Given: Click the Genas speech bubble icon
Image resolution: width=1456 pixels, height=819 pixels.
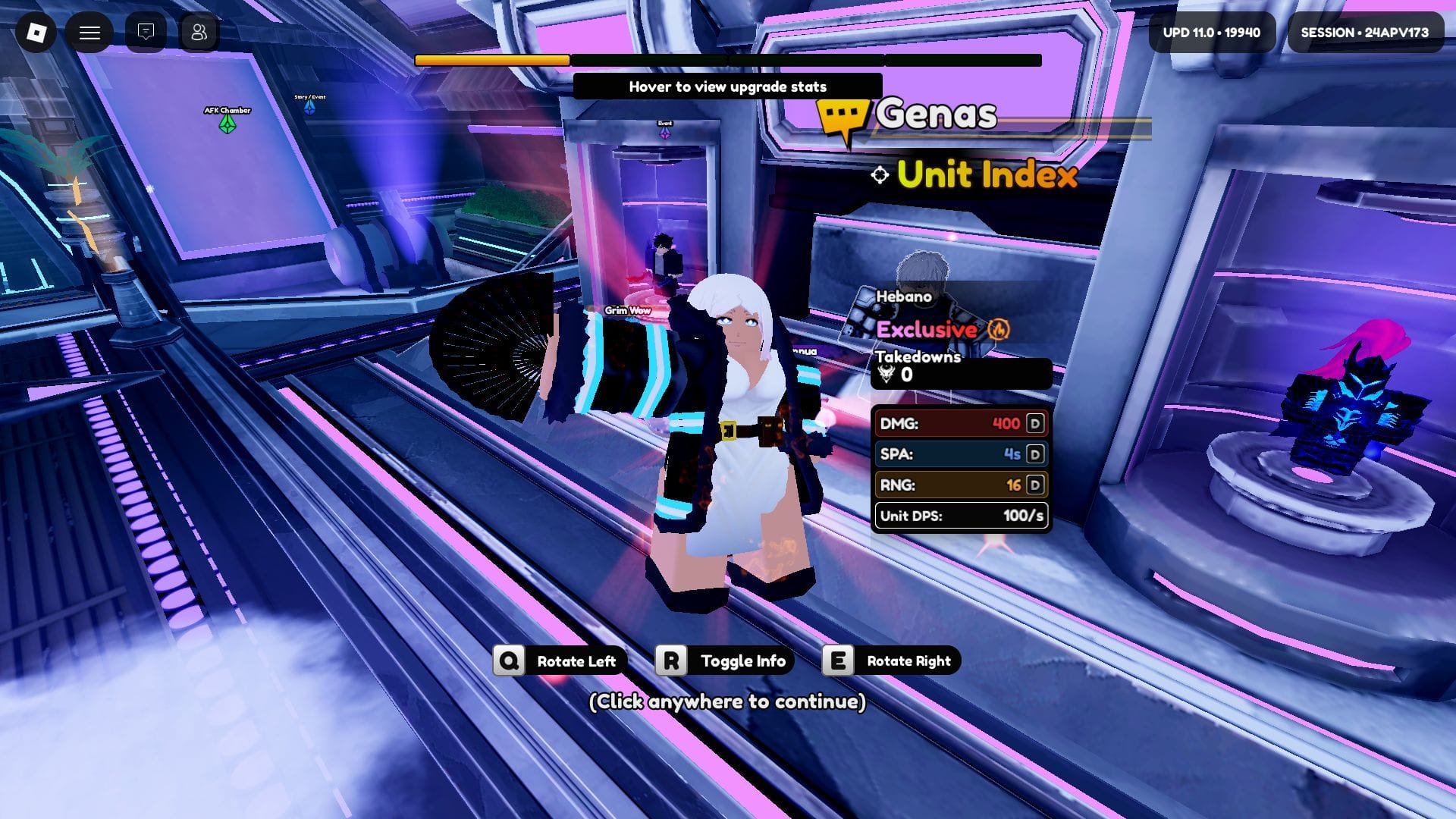Looking at the screenshot, I should pos(842,115).
